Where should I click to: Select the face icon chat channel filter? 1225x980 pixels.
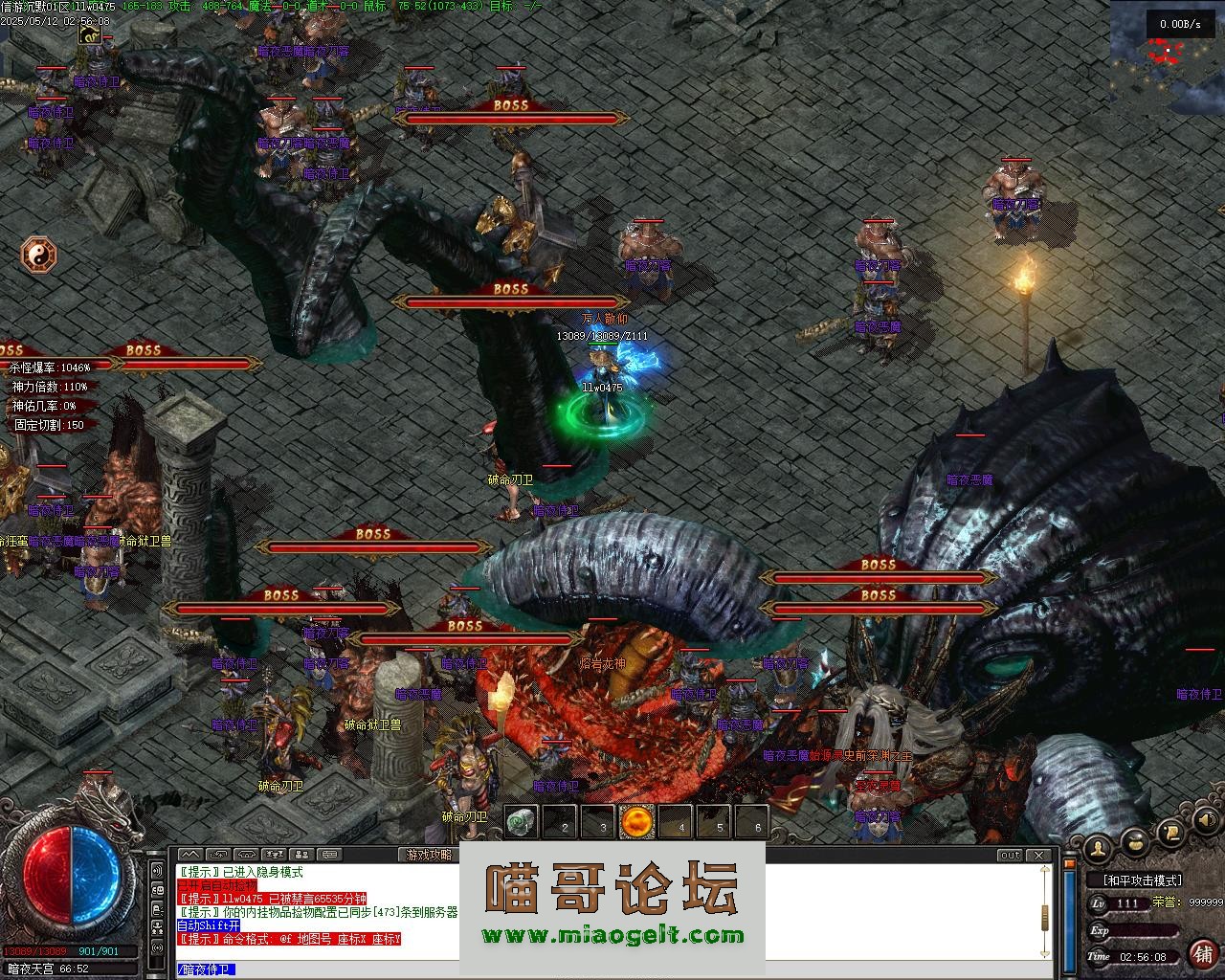coord(157,890)
